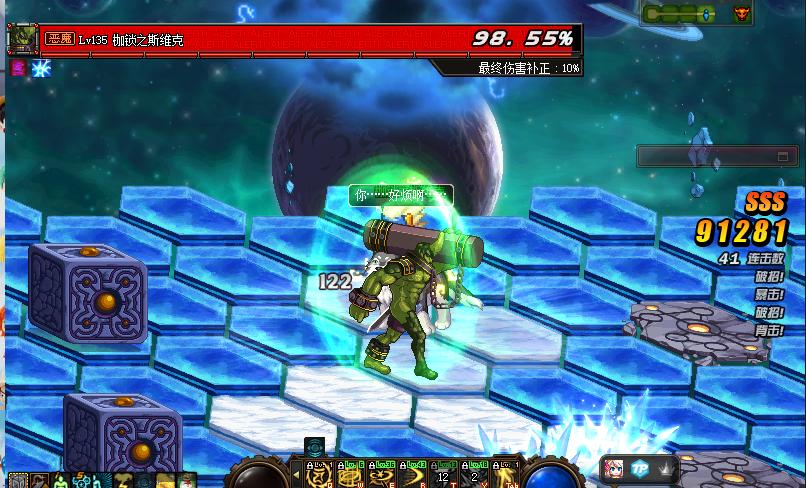Expand the collapsed panel using its window button
The width and height of the screenshot is (806, 488).
click(785, 157)
